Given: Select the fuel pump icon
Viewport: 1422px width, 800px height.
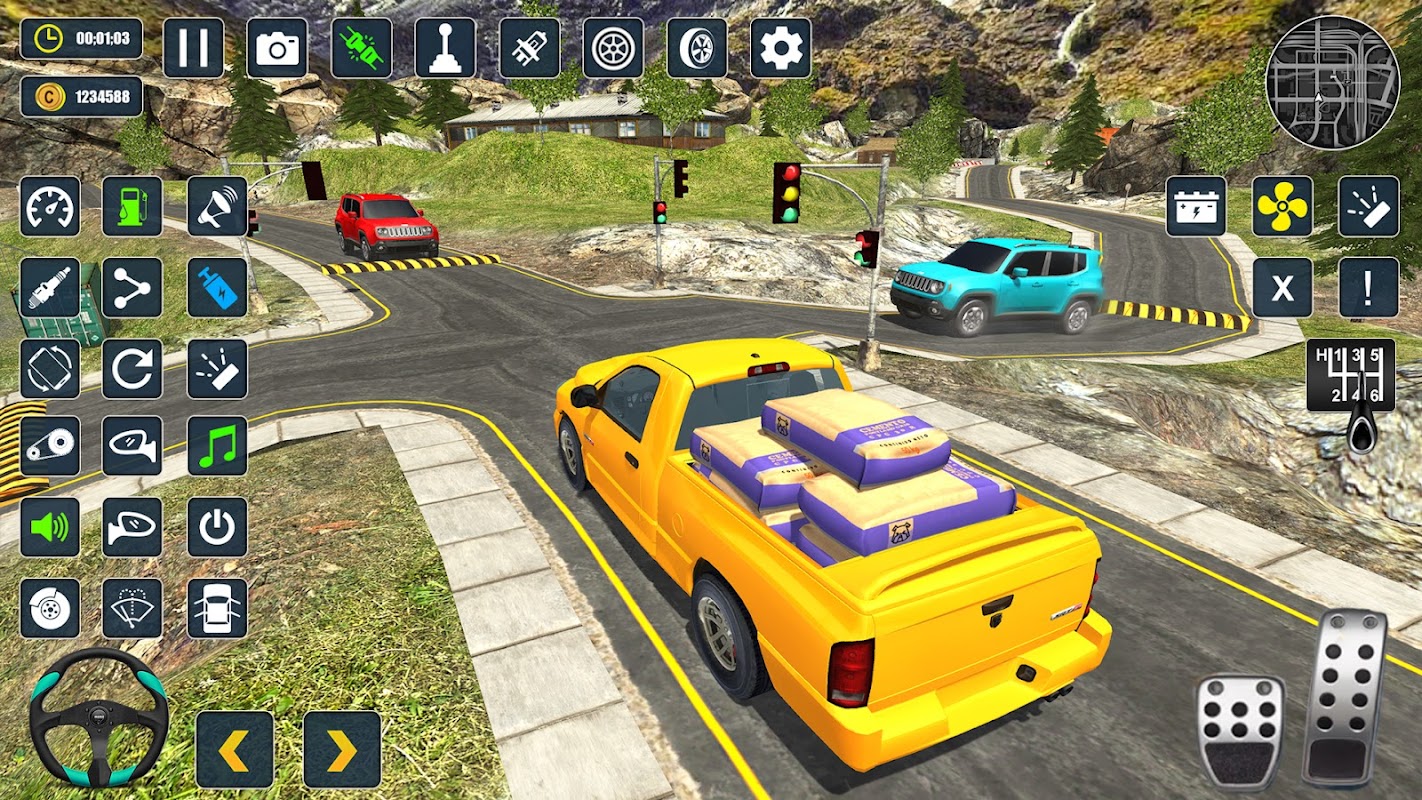Looking at the screenshot, I should 132,207.
